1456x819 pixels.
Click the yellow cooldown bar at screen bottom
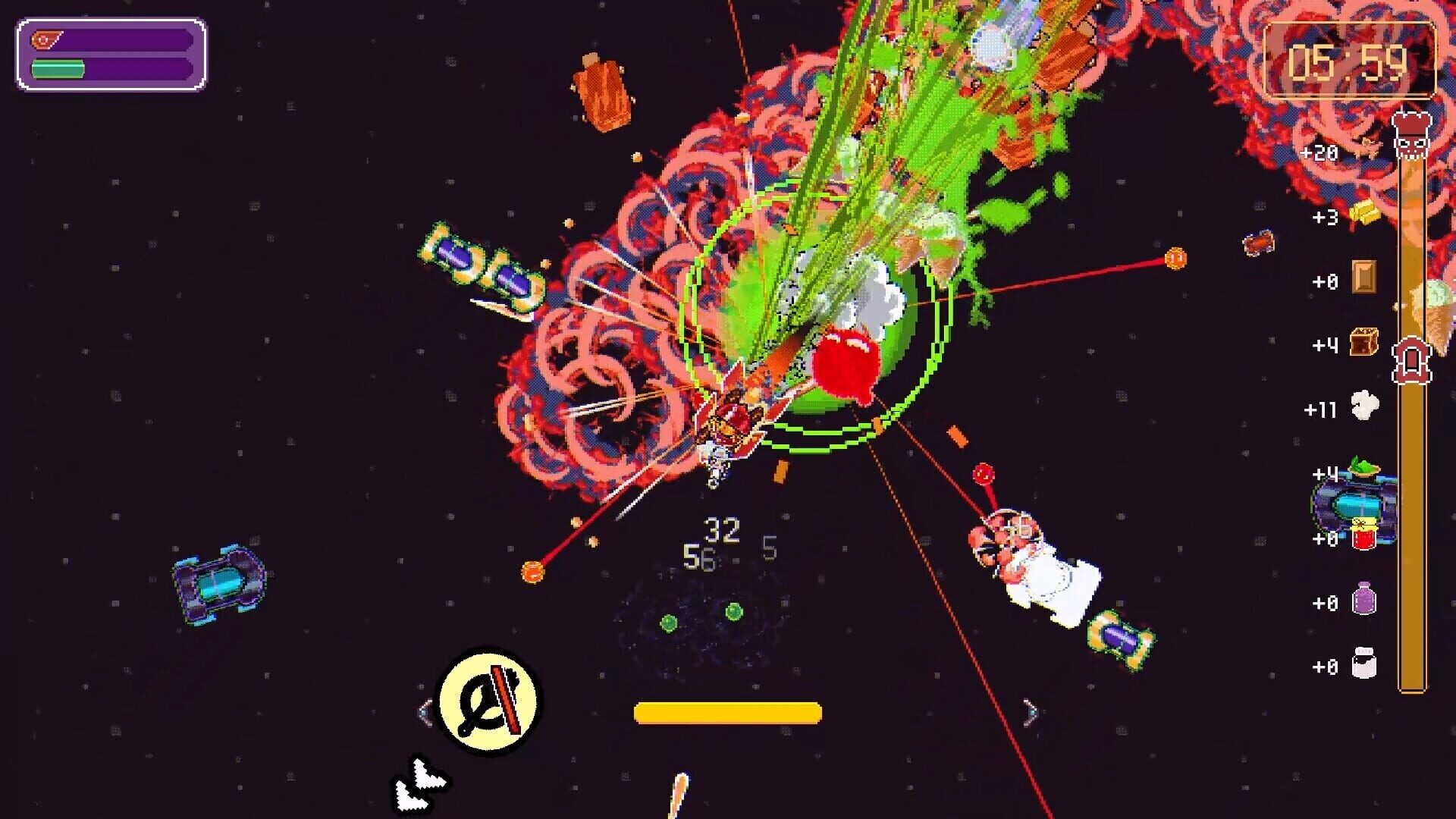pos(728,711)
